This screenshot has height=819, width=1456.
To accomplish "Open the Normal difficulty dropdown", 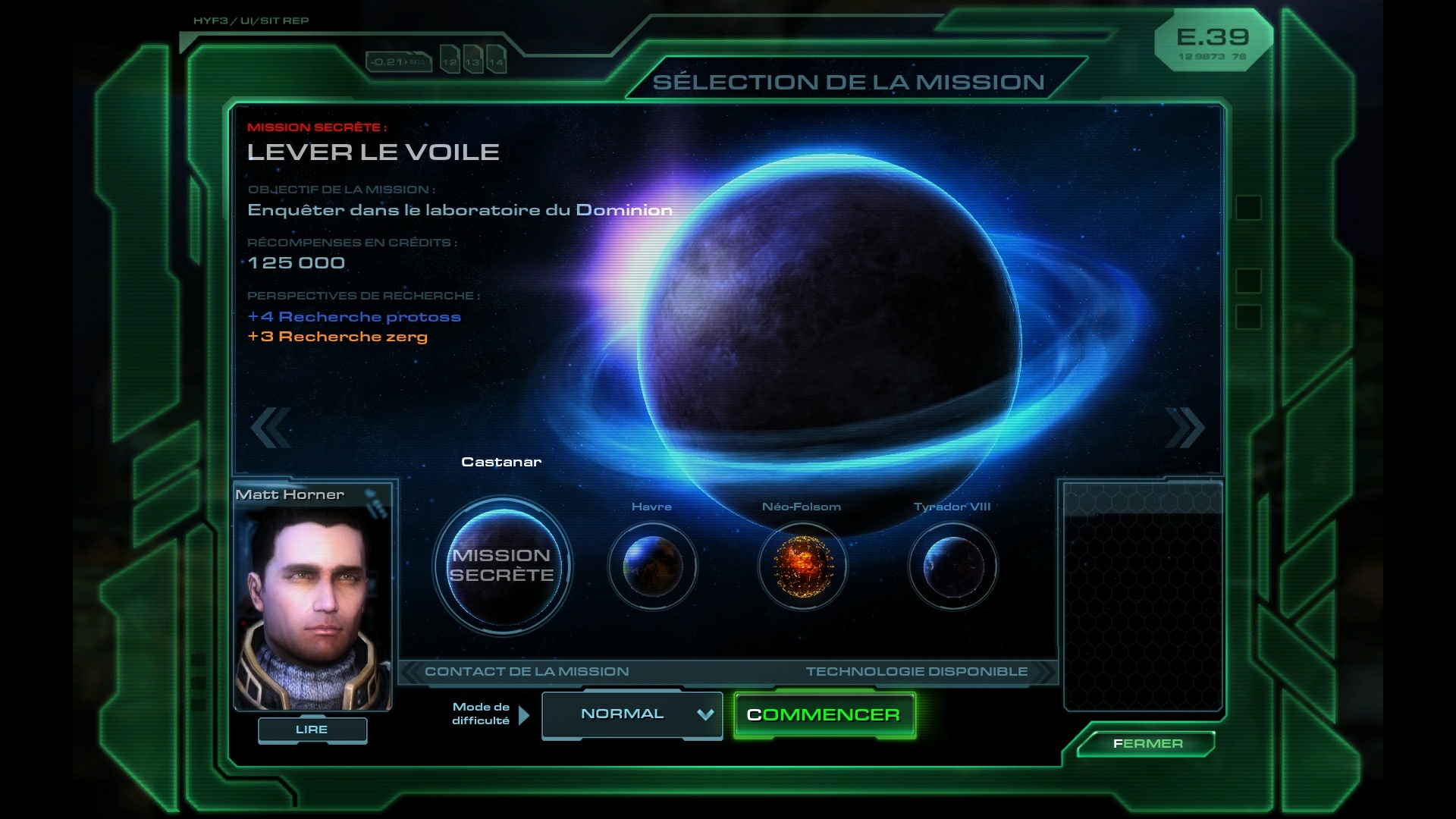I will pyautogui.click(x=632, y=714).
